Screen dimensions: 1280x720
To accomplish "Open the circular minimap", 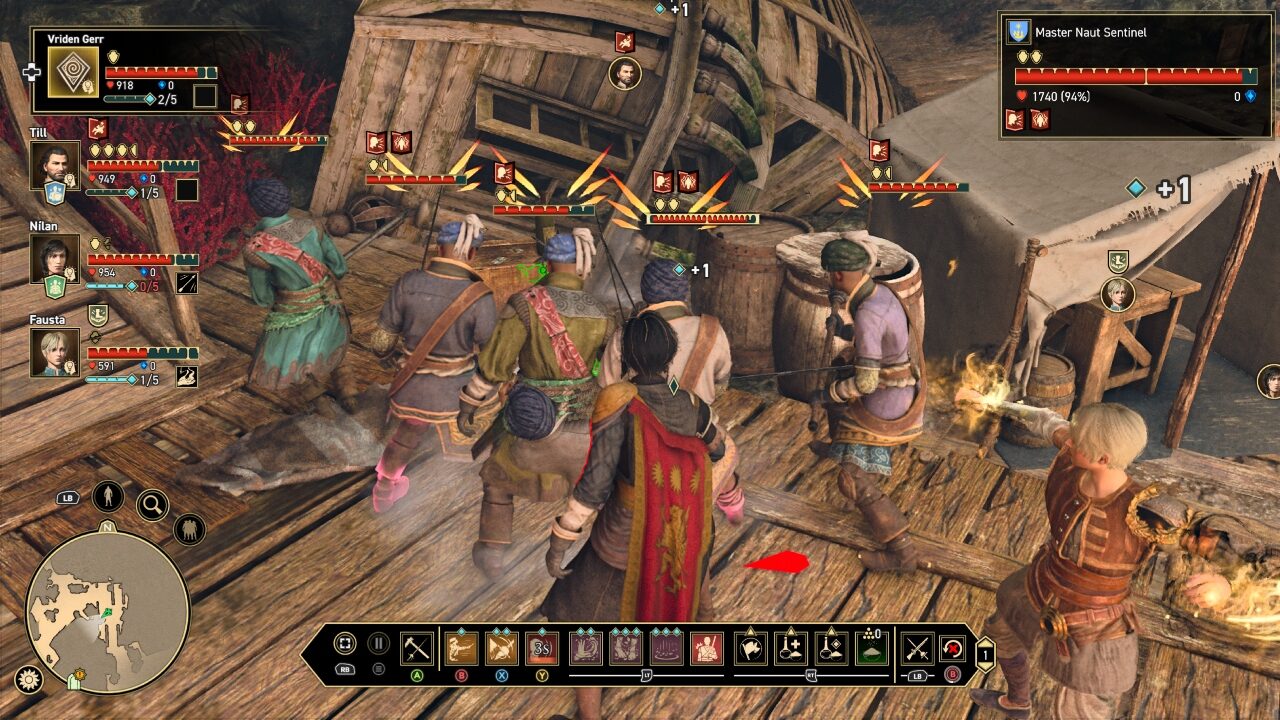I will [x=107, y=612].
